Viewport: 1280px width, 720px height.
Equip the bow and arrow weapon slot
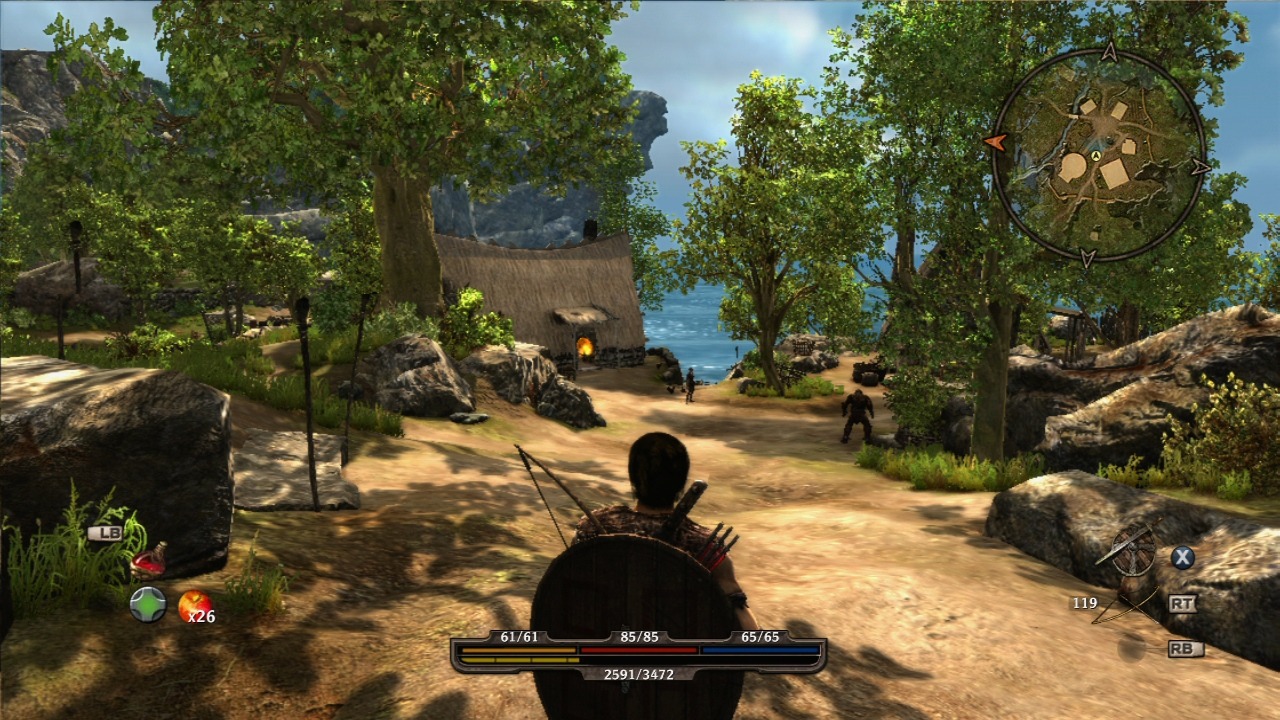tap(1126, 604)
